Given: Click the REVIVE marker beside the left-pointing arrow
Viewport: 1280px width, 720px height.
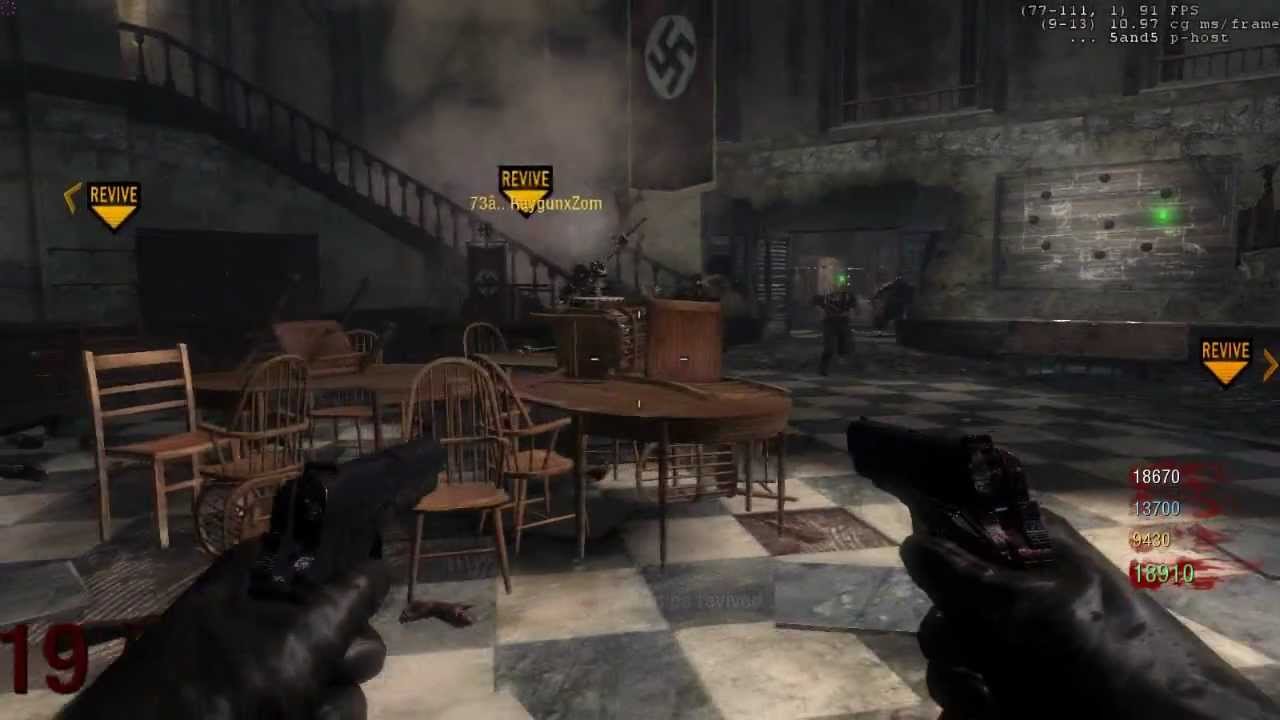Looking at the screenshot, I should pos(113,202).
